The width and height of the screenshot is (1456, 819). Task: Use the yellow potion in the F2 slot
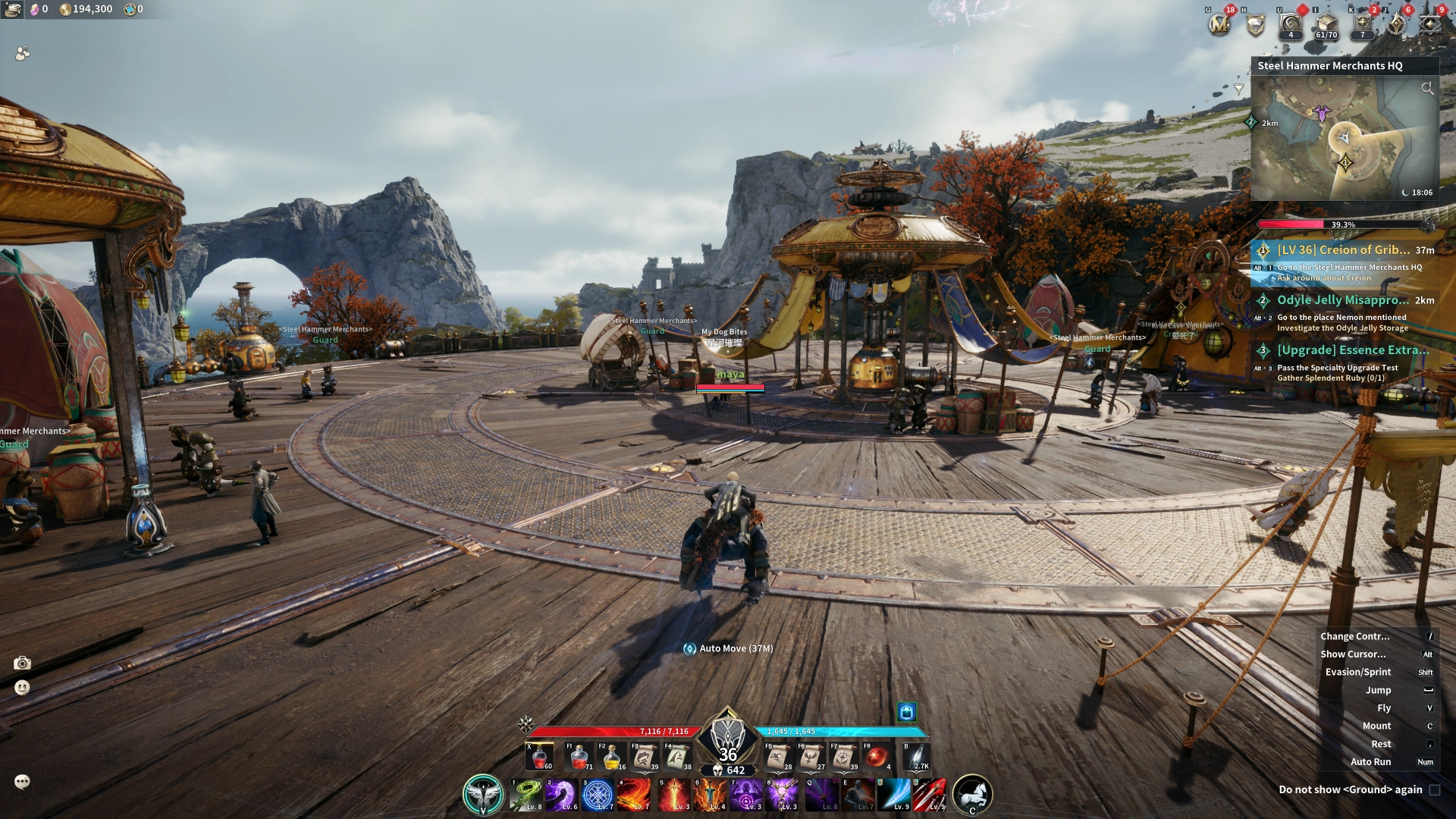click(611, 757)
